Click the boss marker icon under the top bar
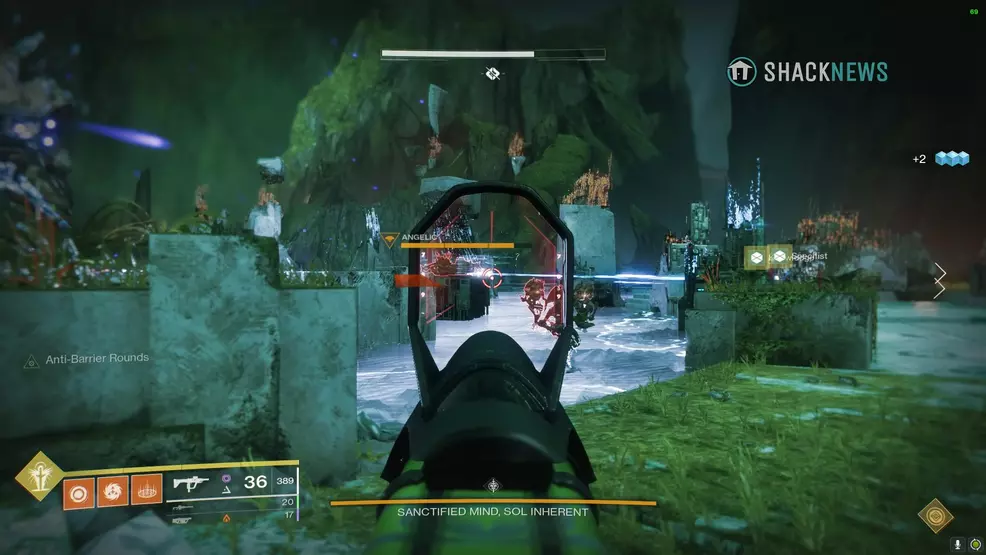Screen dimensions: 986x555 tap(492, 74)
